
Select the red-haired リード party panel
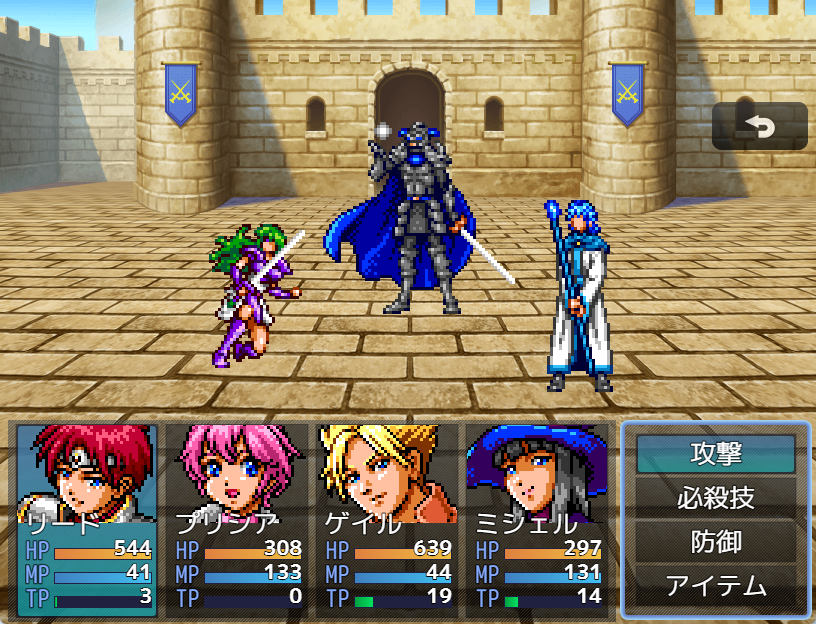coord(87,519)
